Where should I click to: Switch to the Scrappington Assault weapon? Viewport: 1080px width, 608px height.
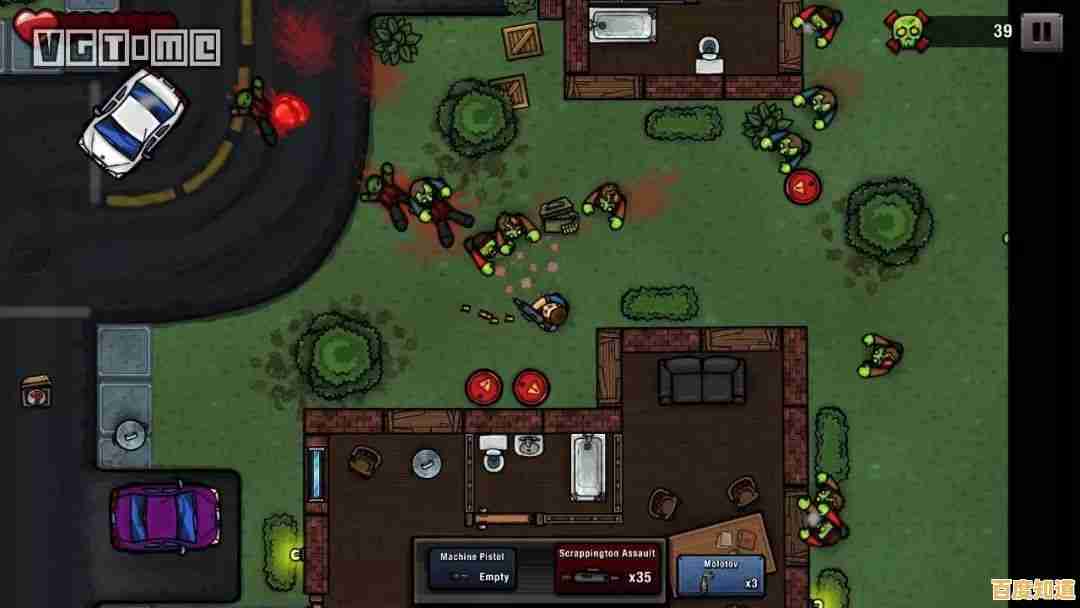tap(607, 567)
